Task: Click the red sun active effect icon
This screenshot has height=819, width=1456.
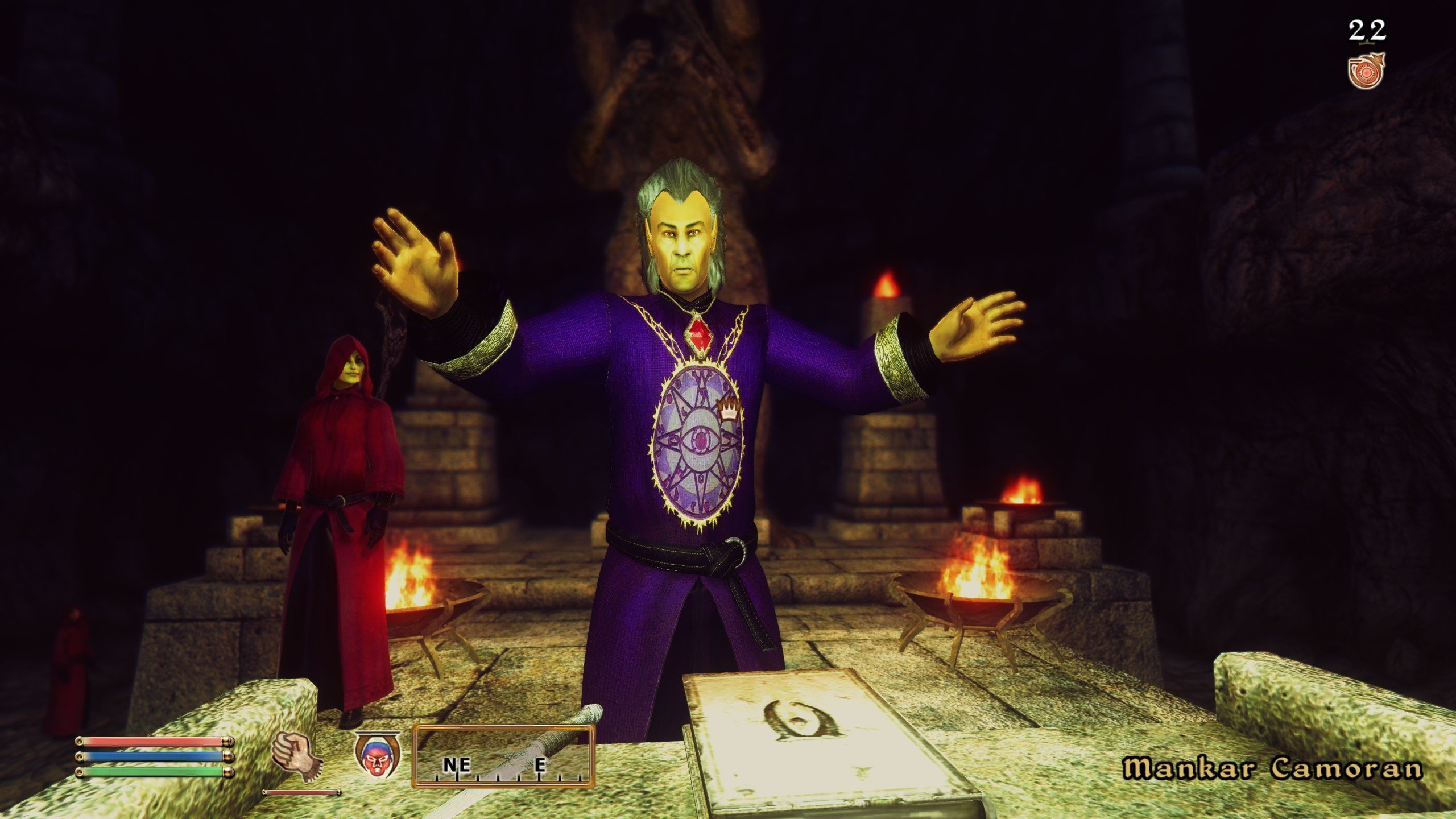Action: [1366, 72]
